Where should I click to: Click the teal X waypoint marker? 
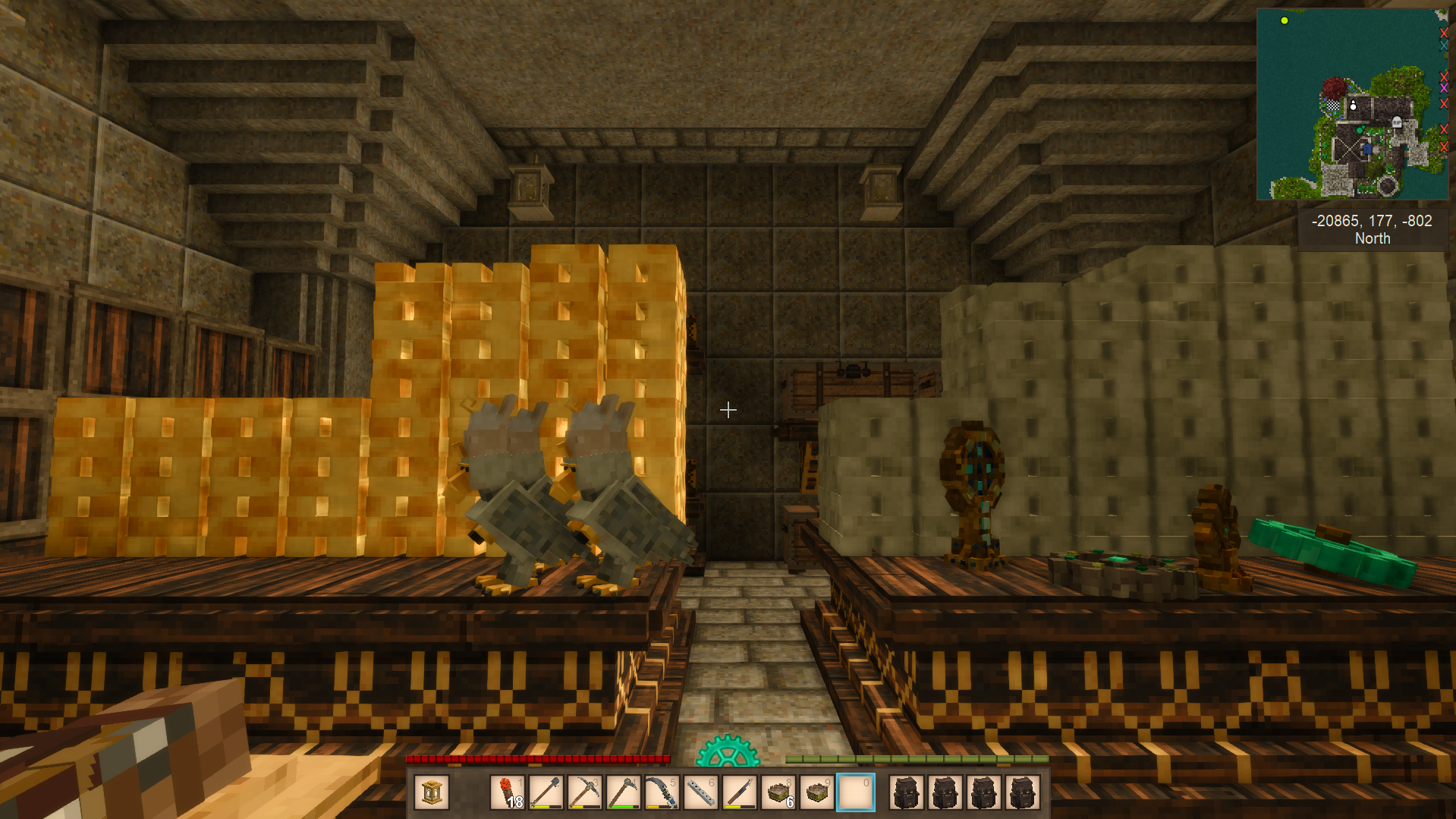coord(1444,46)
